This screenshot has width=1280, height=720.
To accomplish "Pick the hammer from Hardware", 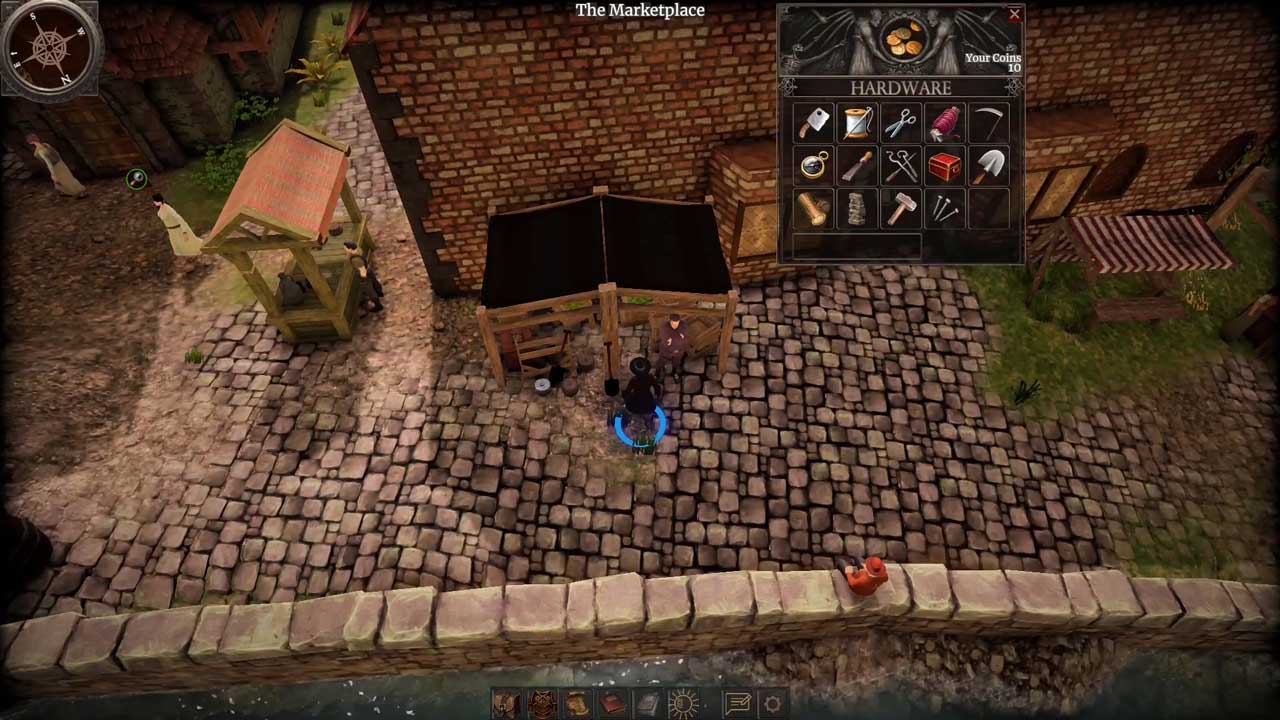I will coord(901,209).
